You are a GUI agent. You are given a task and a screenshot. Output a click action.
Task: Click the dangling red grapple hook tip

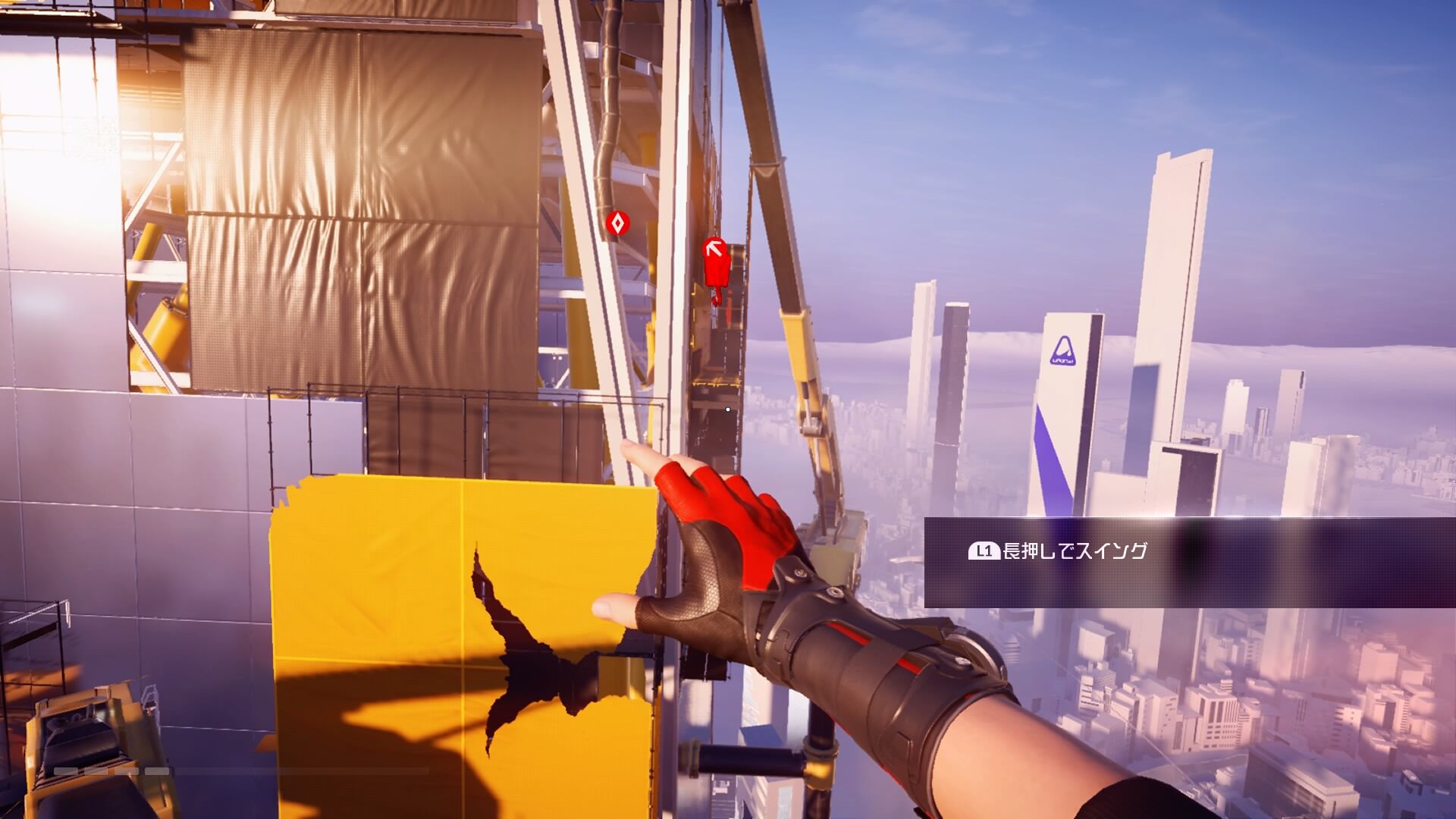717,301
